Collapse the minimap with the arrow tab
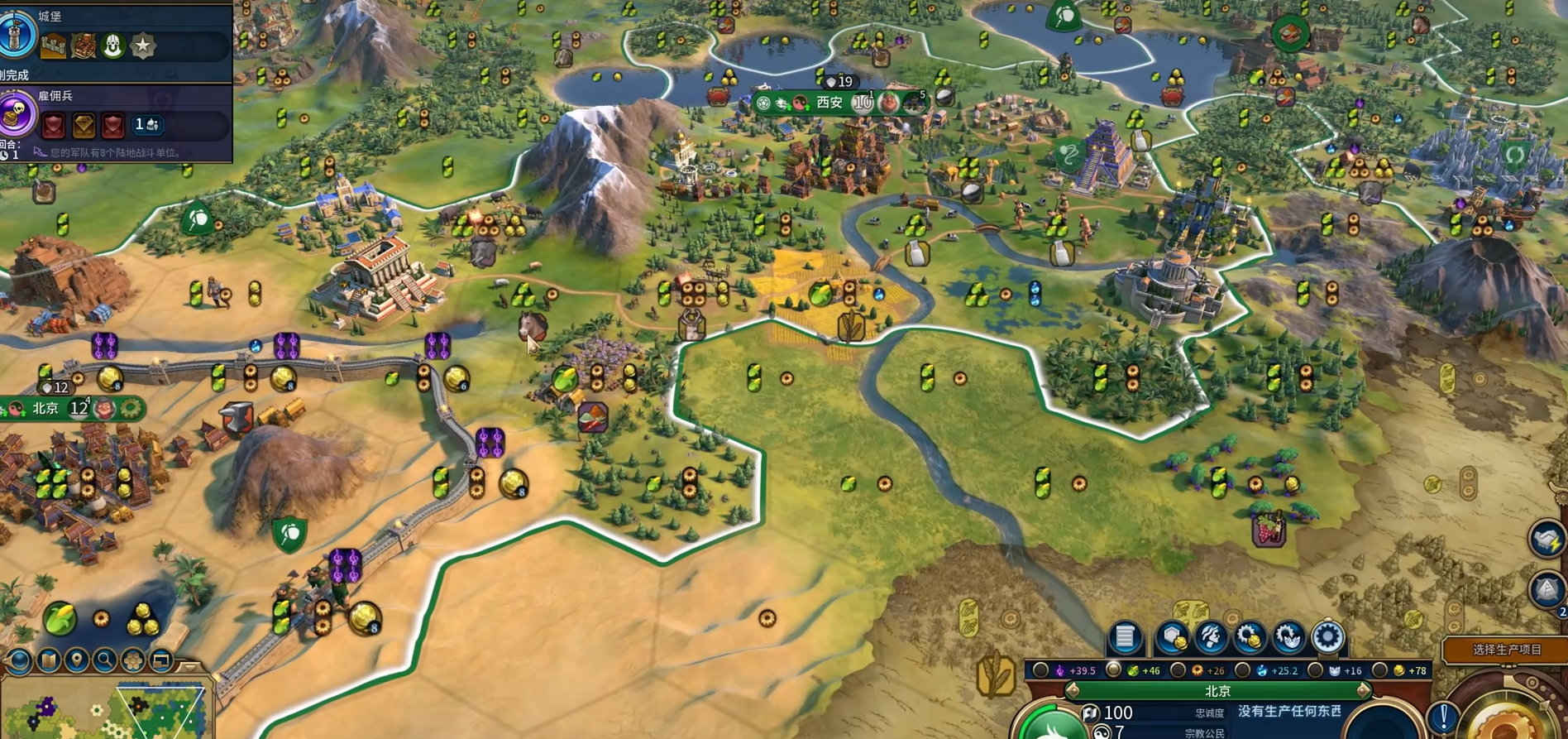Screen dimensions: 1568x739 tap(190, 665)
